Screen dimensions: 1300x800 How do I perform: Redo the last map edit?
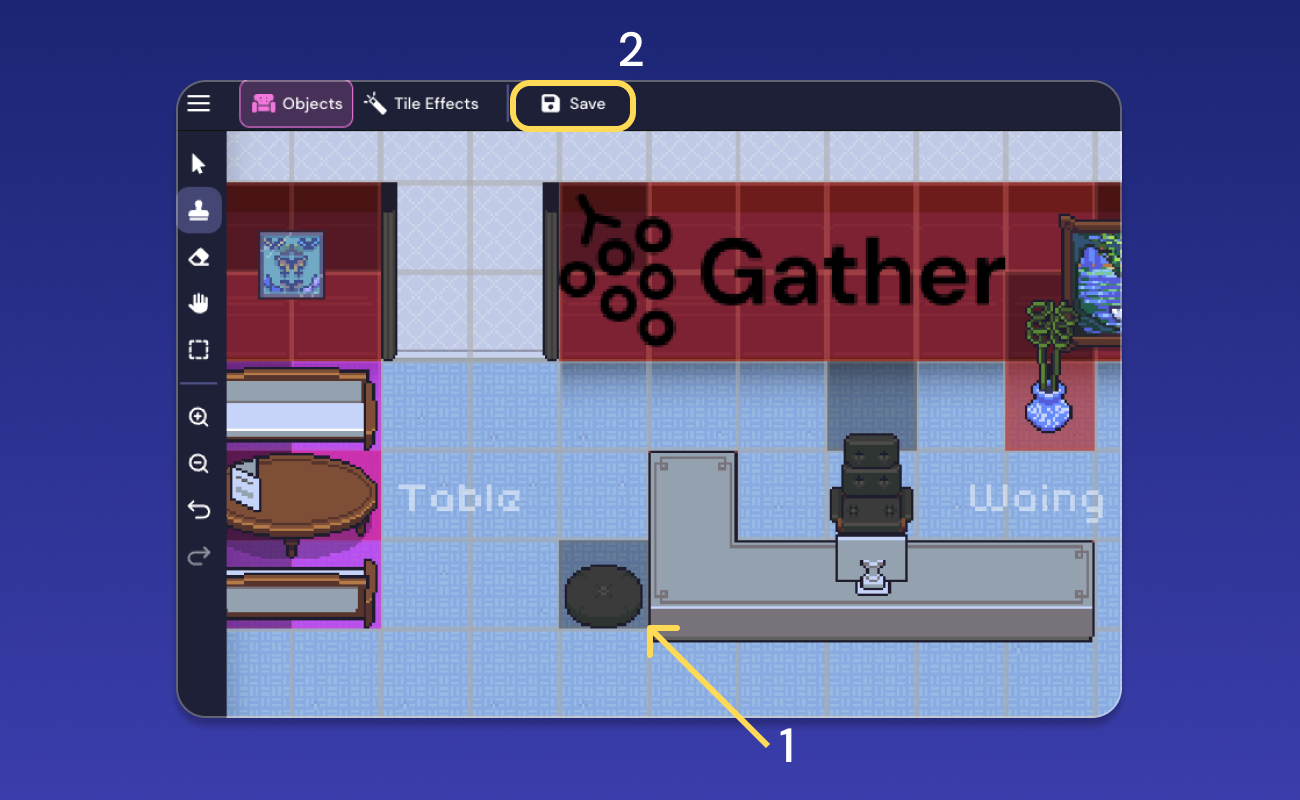[x=198, y=556]
